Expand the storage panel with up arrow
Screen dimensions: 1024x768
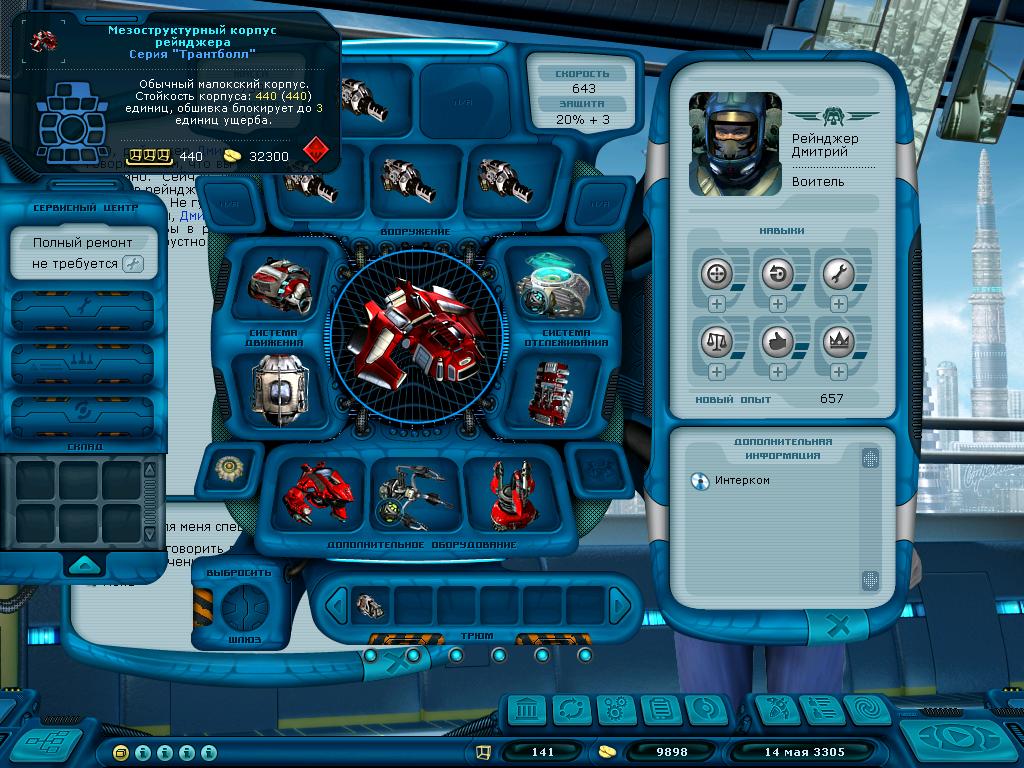[x=84, y=564]
